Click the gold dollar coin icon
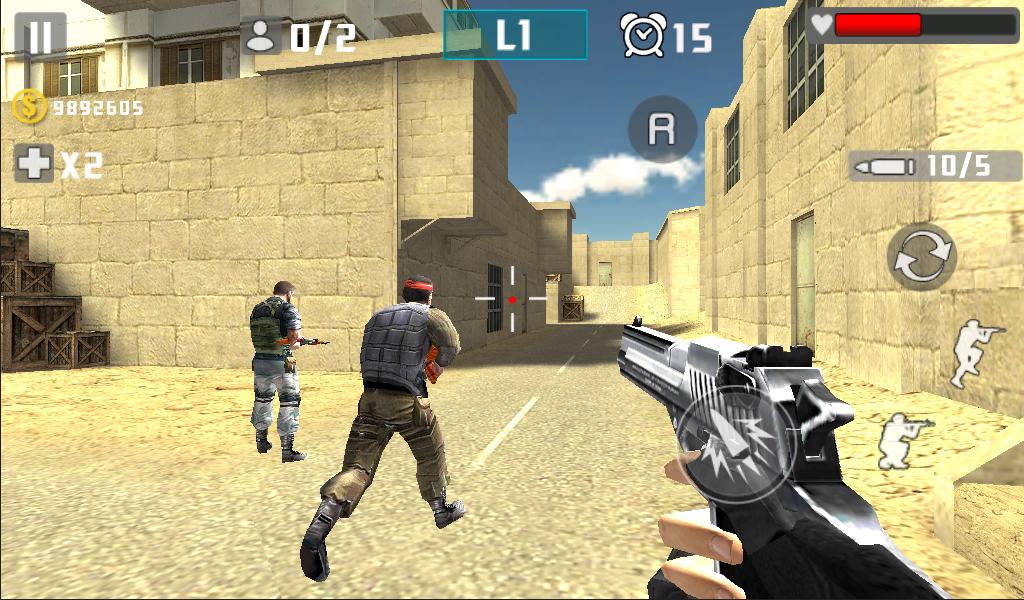Screen dimensions: 1024x600 pos(28,107)
